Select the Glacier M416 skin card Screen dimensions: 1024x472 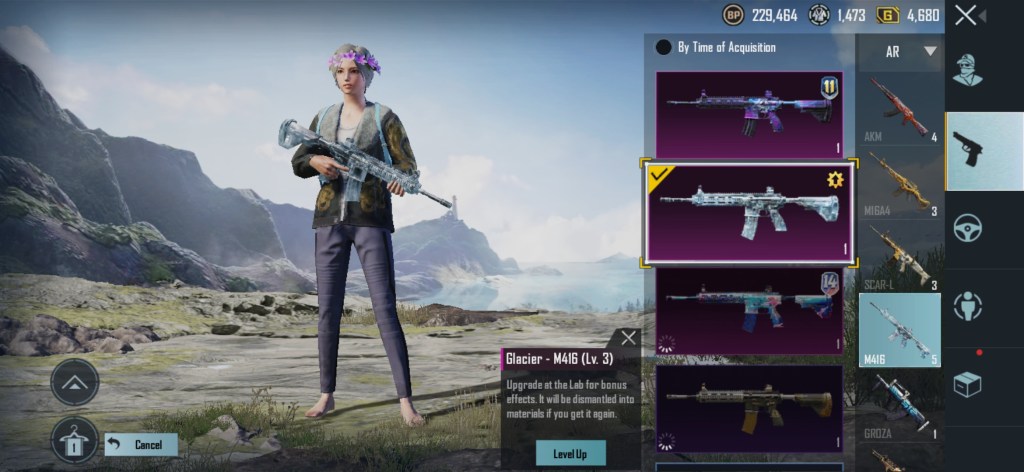click(748, 212)
